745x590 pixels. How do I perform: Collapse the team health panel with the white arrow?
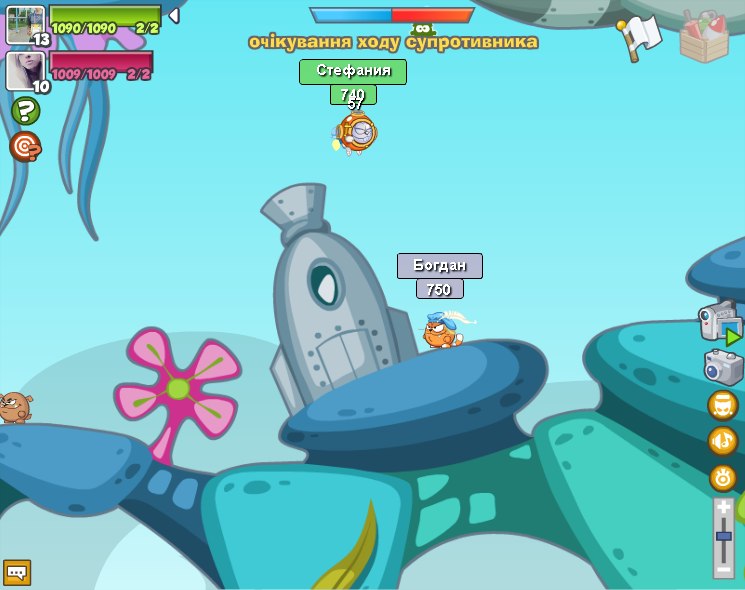click(173, 16)
